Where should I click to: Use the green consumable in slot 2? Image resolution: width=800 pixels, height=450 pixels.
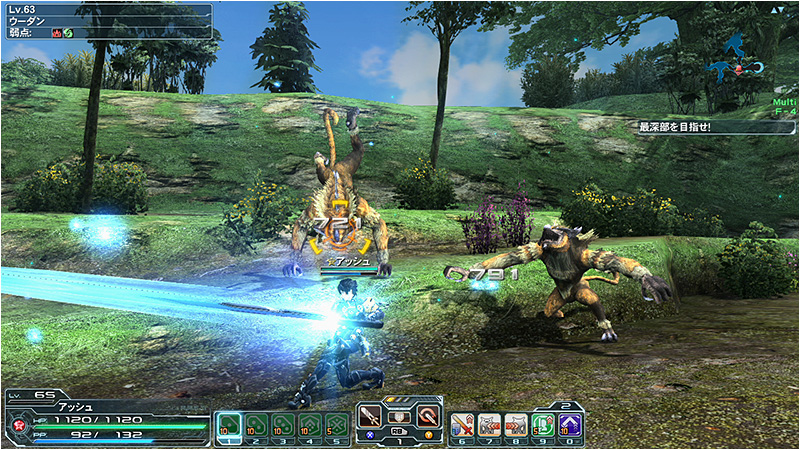pyautogui.click(x=256, y=425)
